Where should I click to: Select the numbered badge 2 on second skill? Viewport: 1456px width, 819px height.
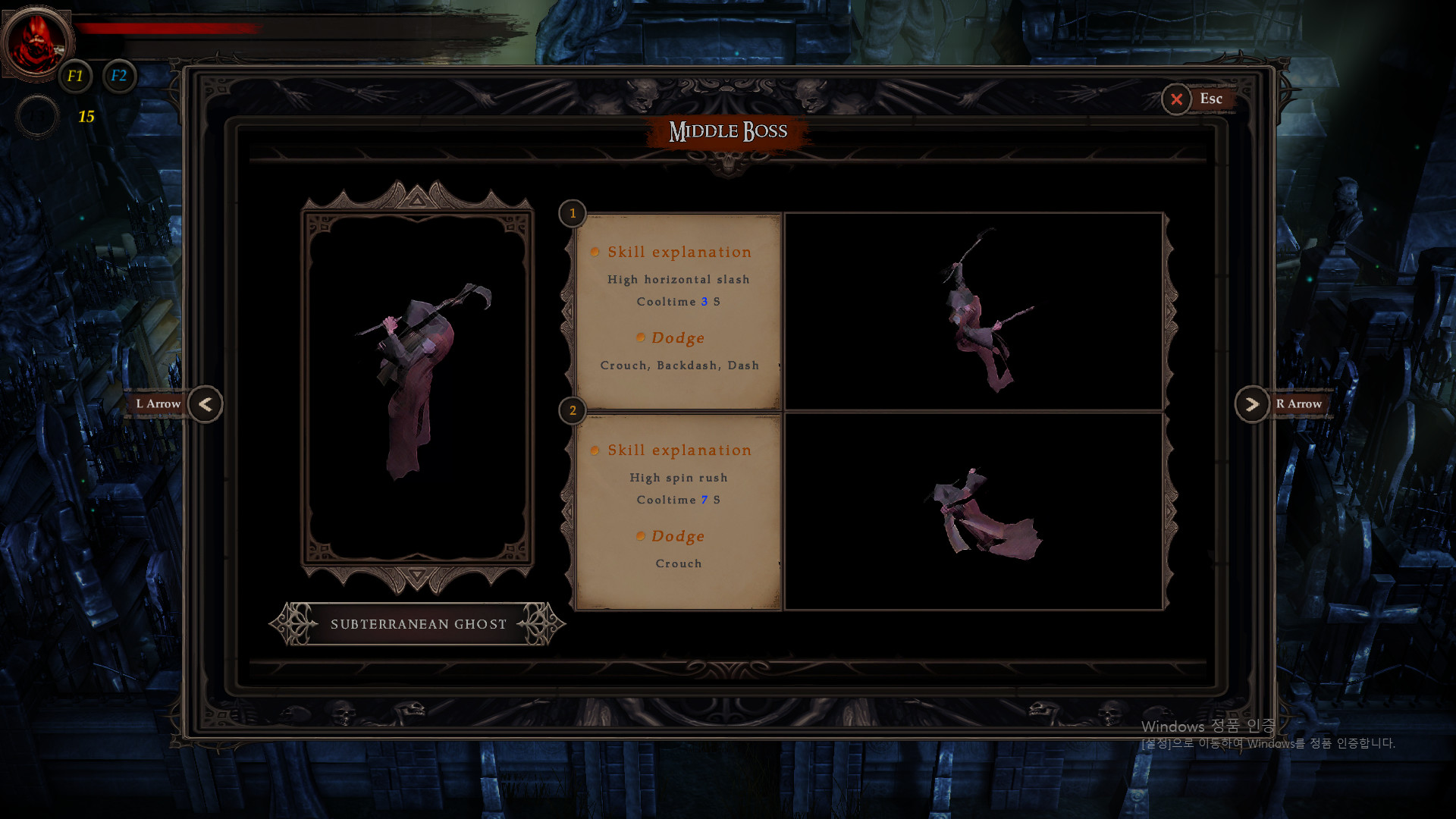pos(573,411)
